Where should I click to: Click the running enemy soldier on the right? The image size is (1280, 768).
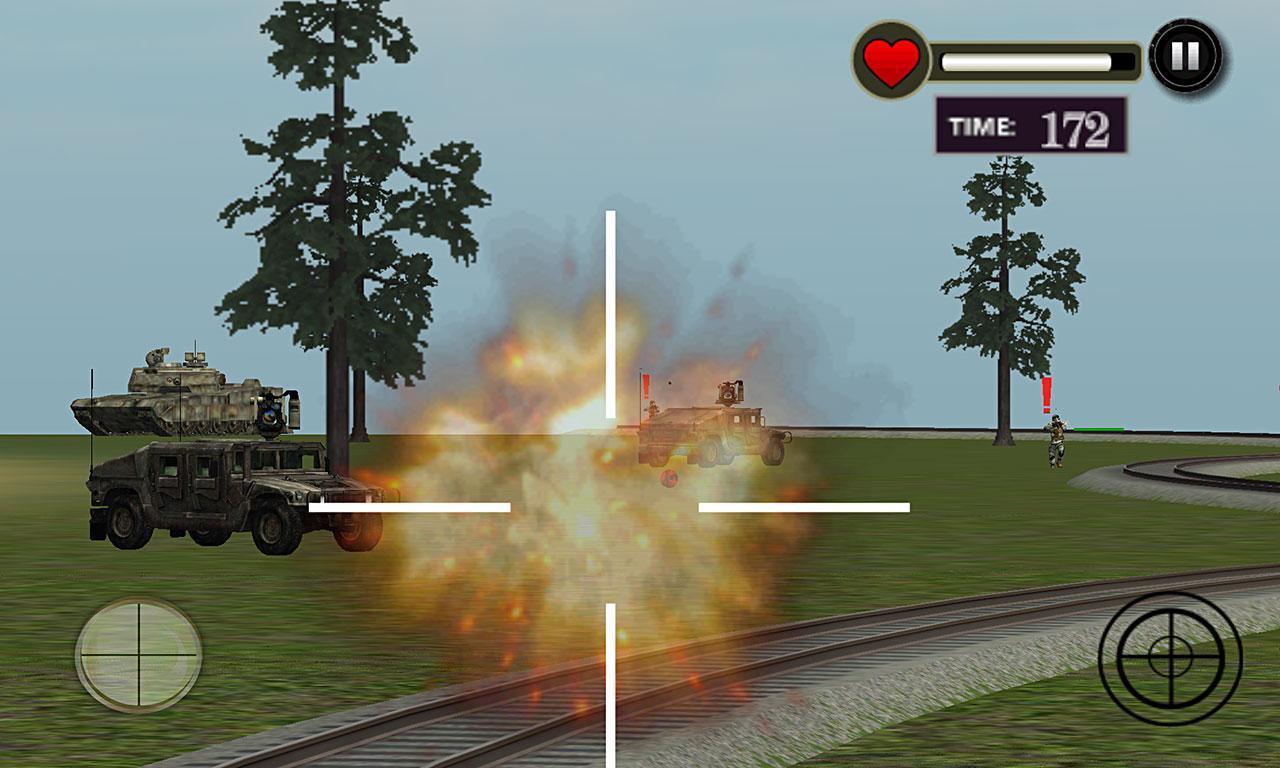(1056, 440)
